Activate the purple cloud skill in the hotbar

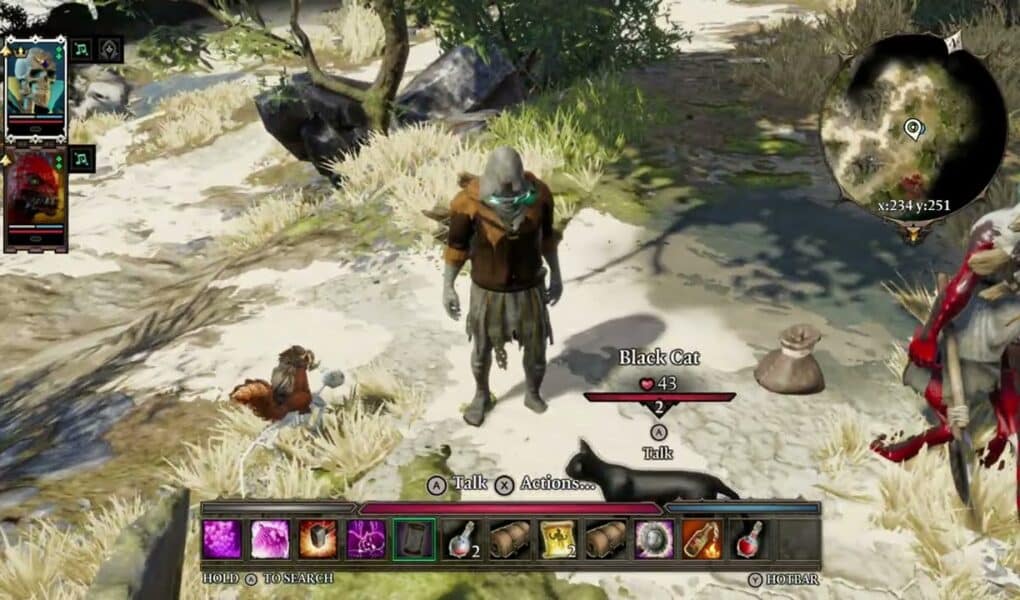(x=221, y=539)
